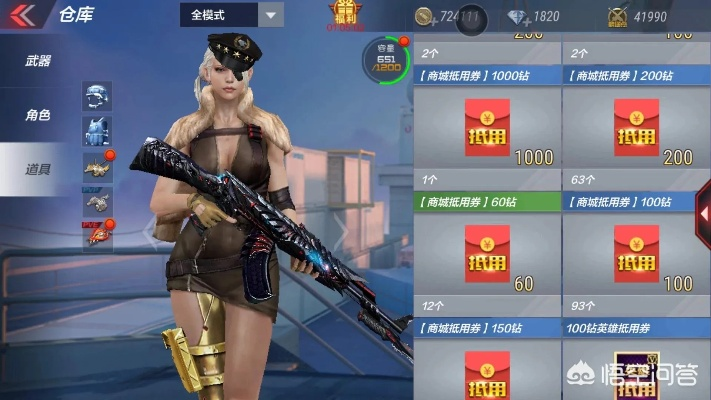Viewport: 711px width, 400px height.
Task: Select the body armor vest slot
Action: 97,130
